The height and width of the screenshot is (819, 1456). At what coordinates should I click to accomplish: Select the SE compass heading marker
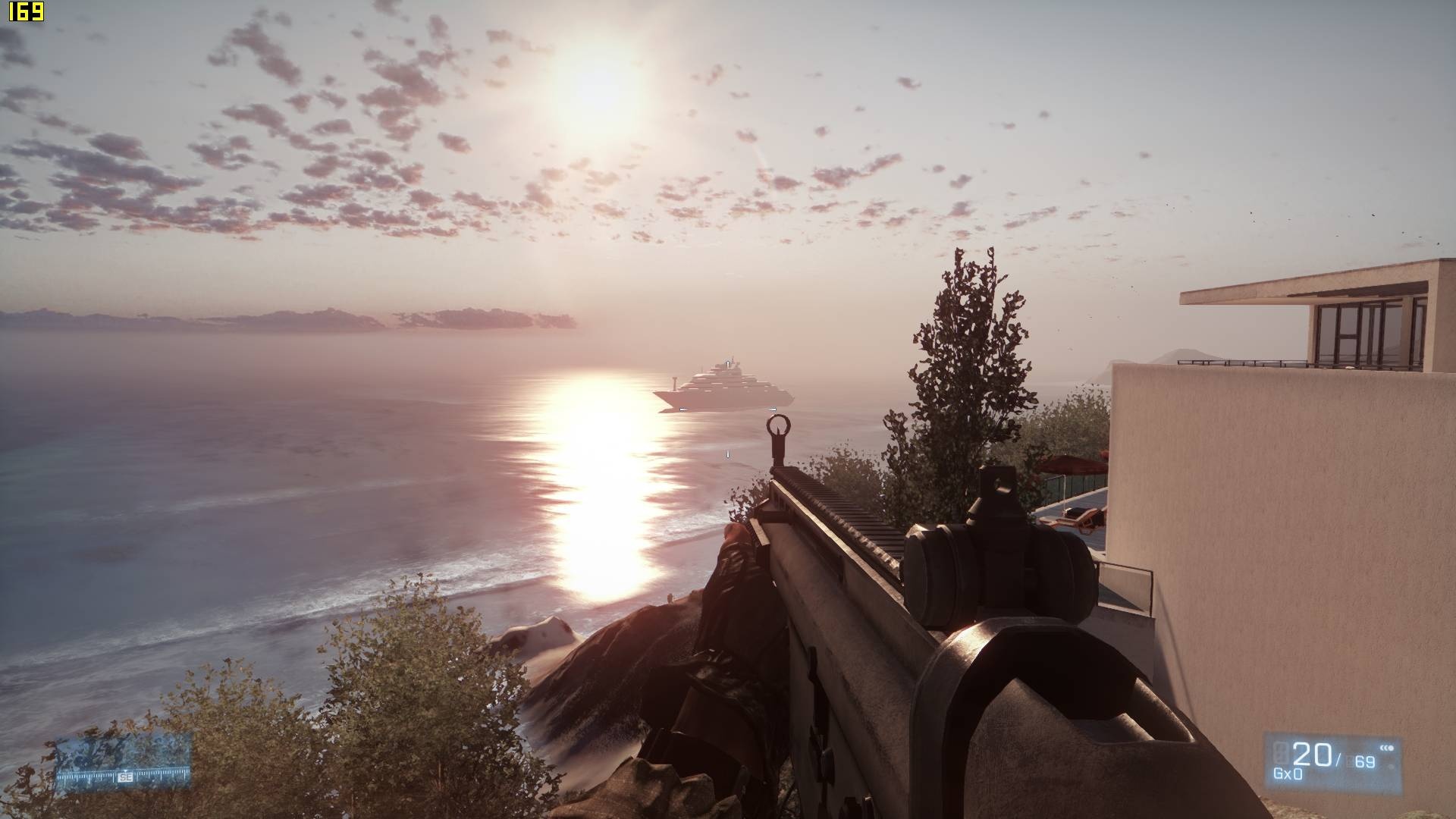click(125, 777)
